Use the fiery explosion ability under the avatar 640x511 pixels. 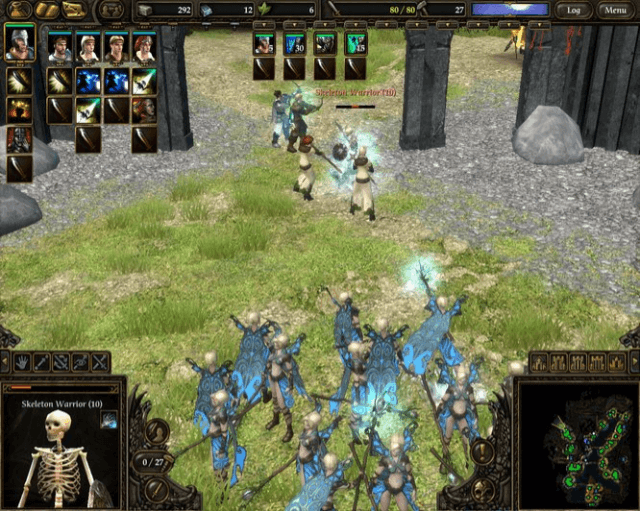[19, 109]
